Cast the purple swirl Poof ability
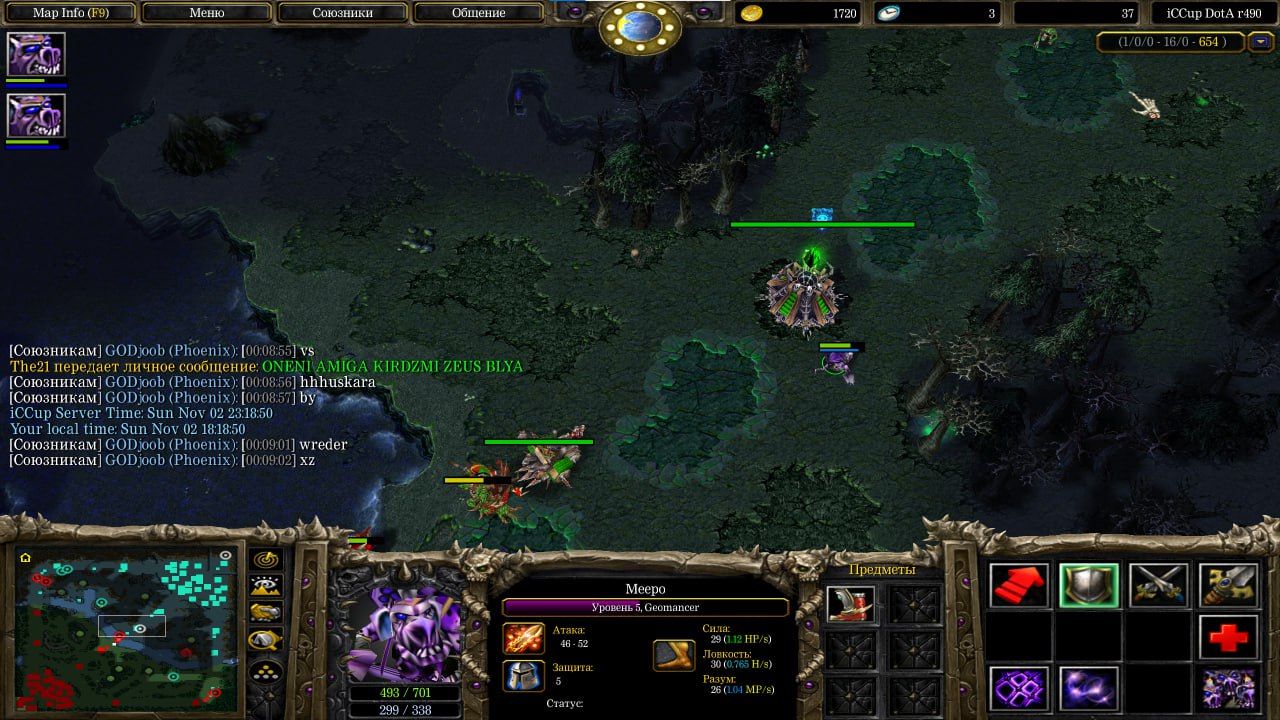The height and width of the screenshot is (720, 1280). pos(1089,688)
